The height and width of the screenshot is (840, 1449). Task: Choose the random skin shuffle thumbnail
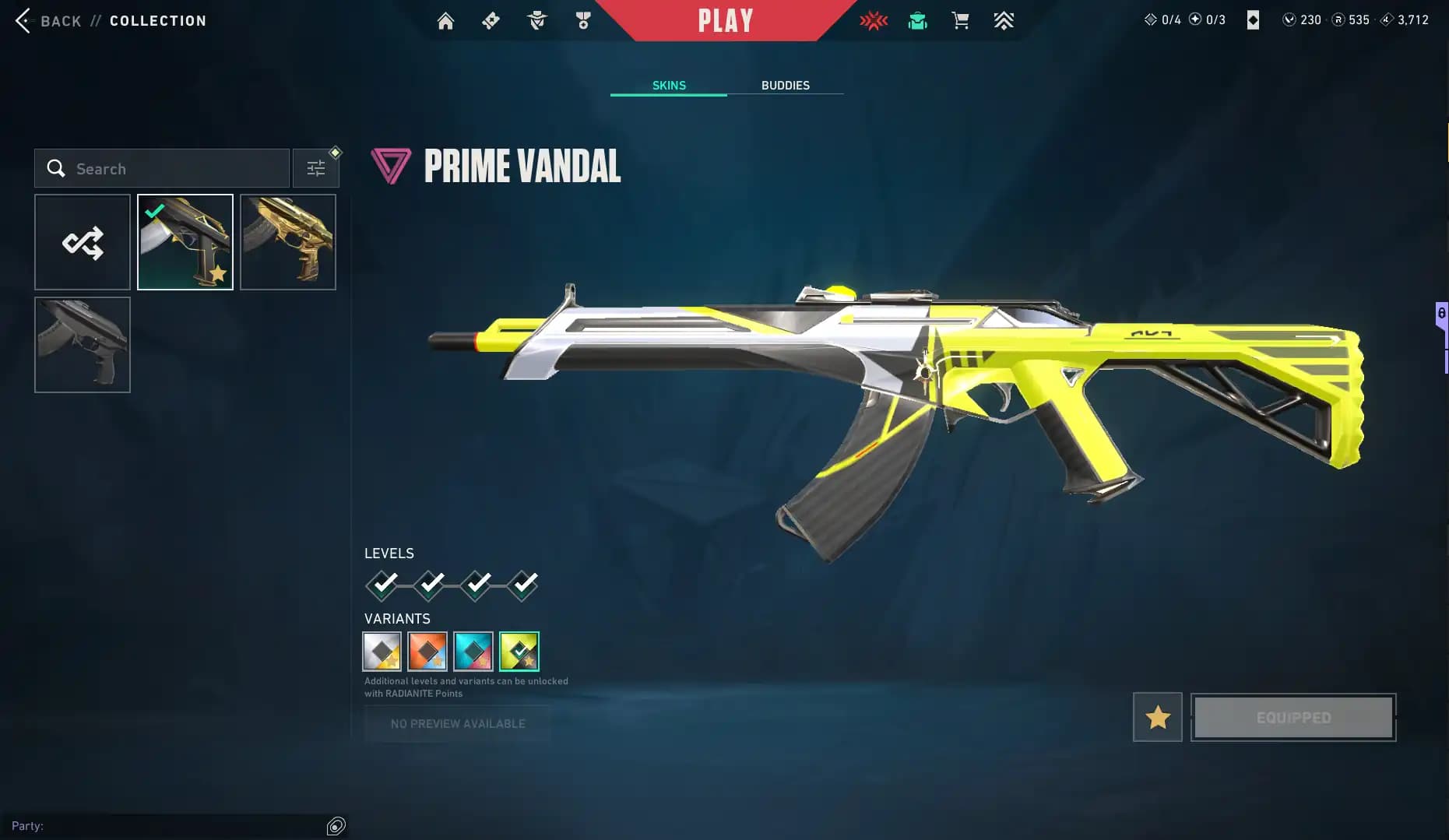tap(82, 242)
